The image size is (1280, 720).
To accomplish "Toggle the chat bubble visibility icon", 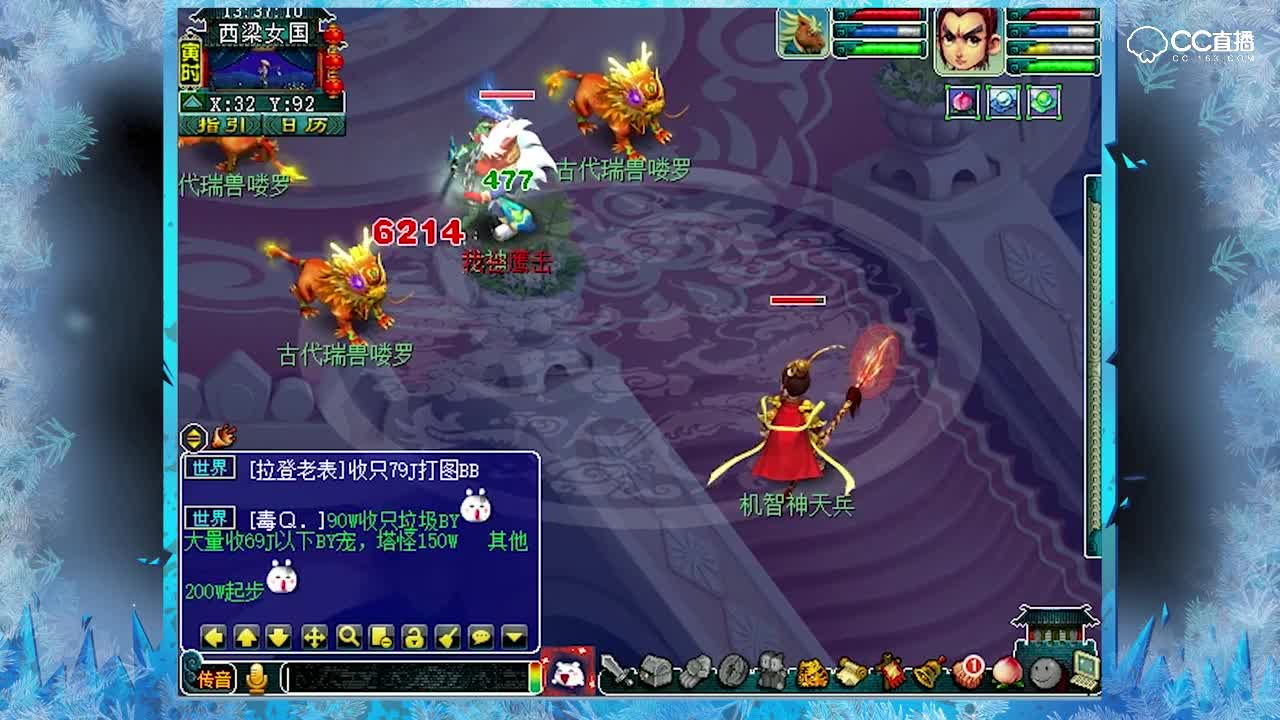I will [482, 636].
